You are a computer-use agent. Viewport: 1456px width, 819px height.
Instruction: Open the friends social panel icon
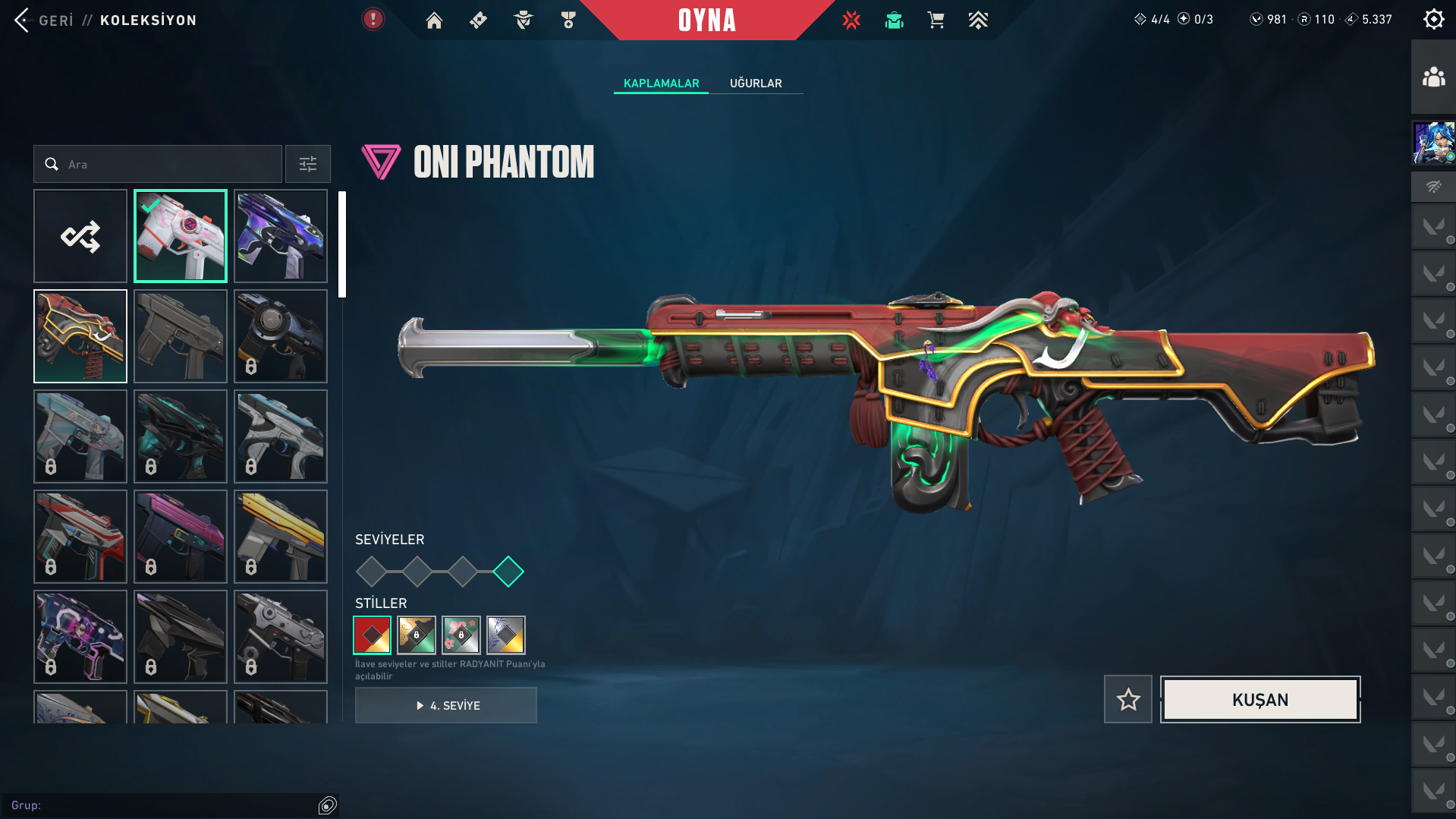(1433, 77)
